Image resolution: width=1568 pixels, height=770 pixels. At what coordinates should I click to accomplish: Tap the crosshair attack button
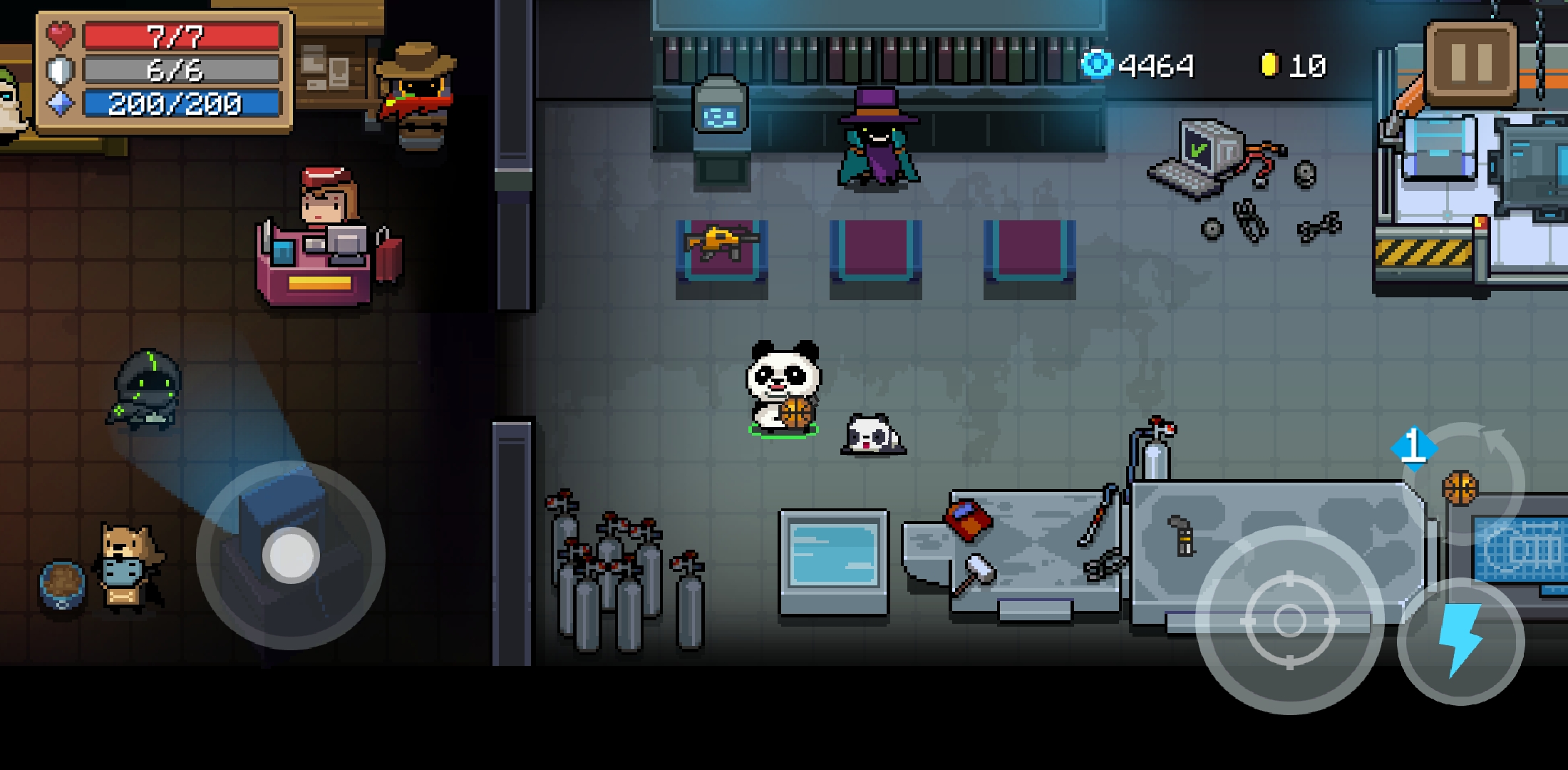(1289, 620)
